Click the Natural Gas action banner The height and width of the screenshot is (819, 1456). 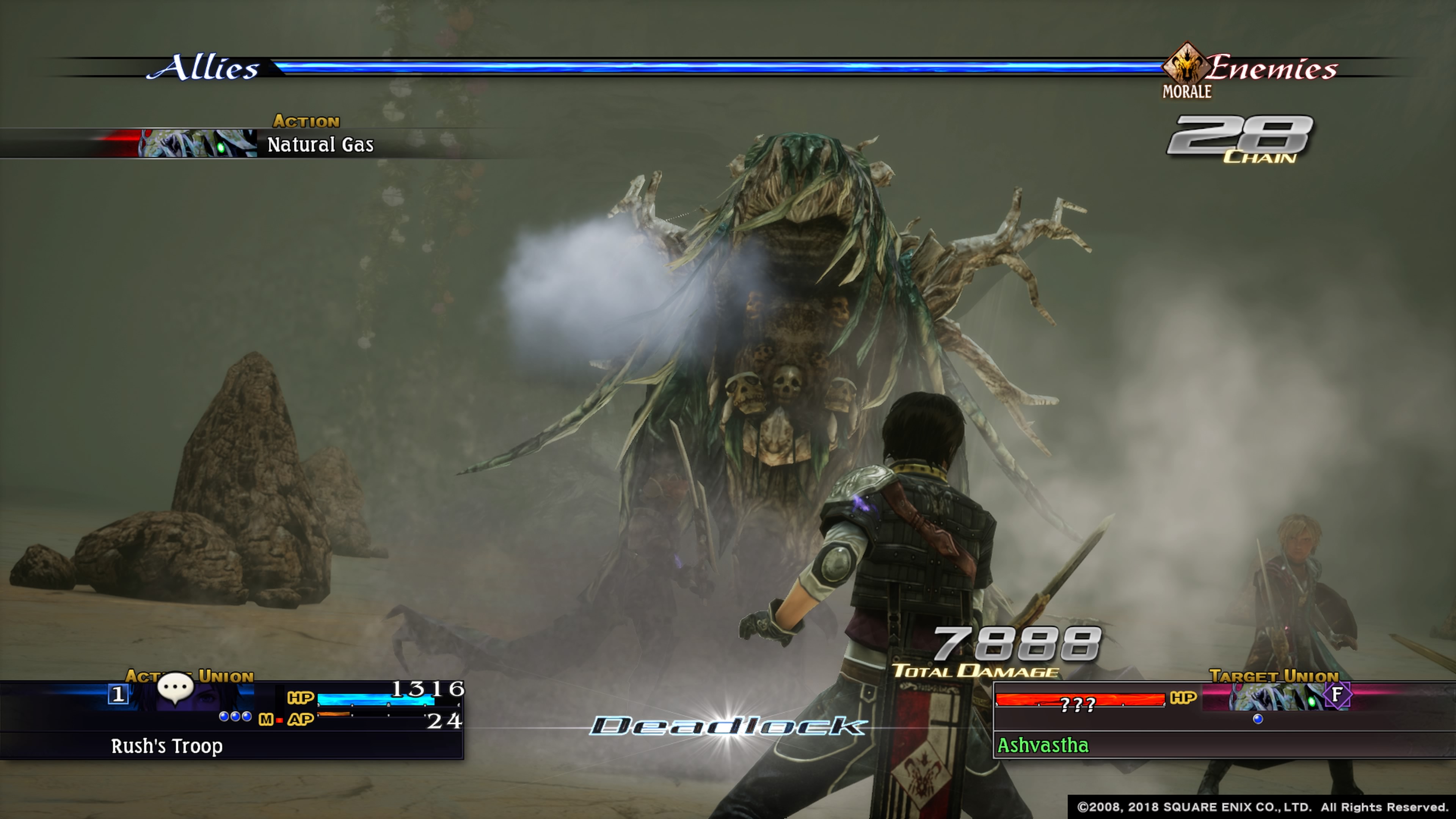(x=320, y=145)
